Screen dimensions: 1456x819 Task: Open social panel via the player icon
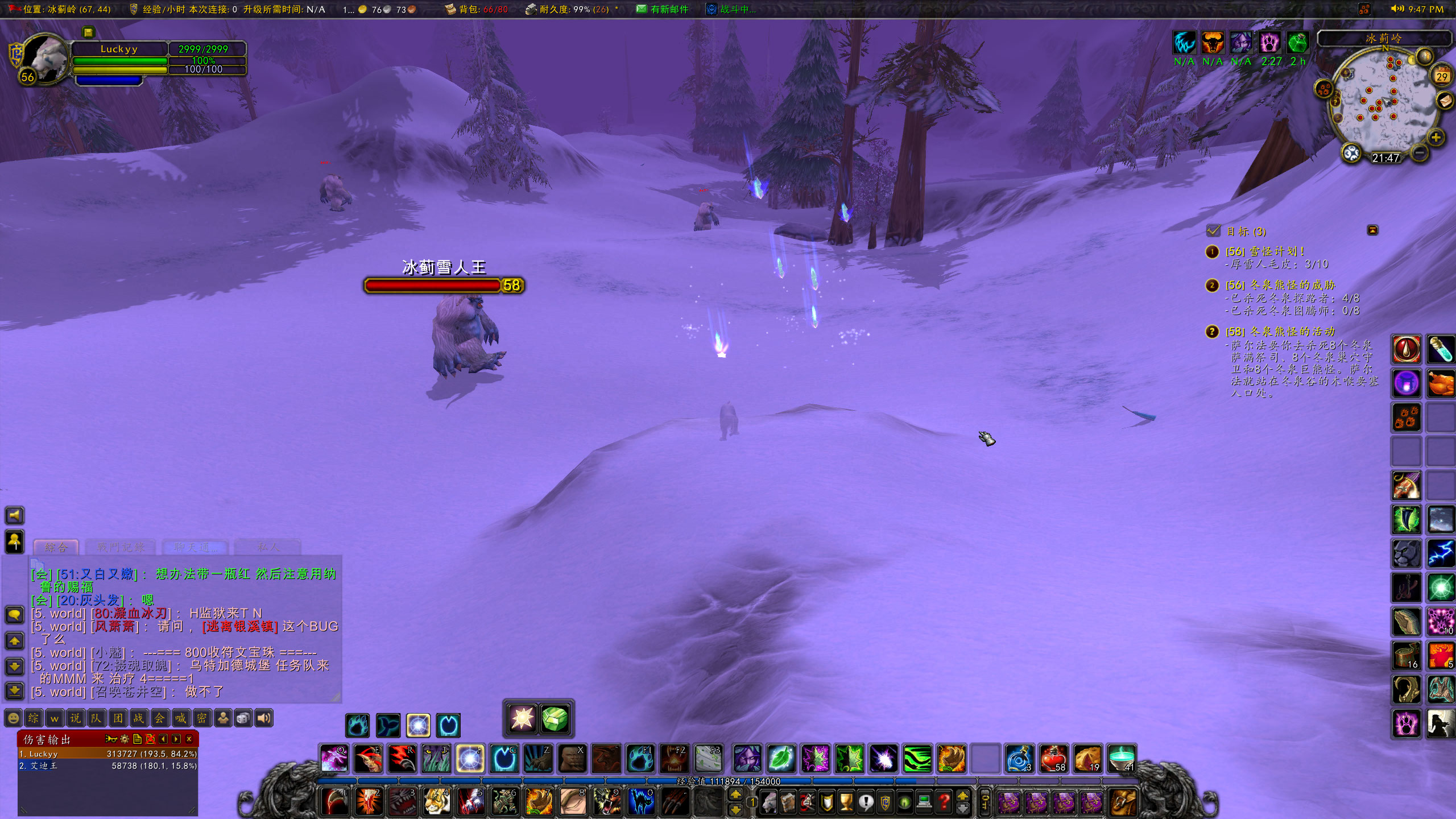[224, 718]
